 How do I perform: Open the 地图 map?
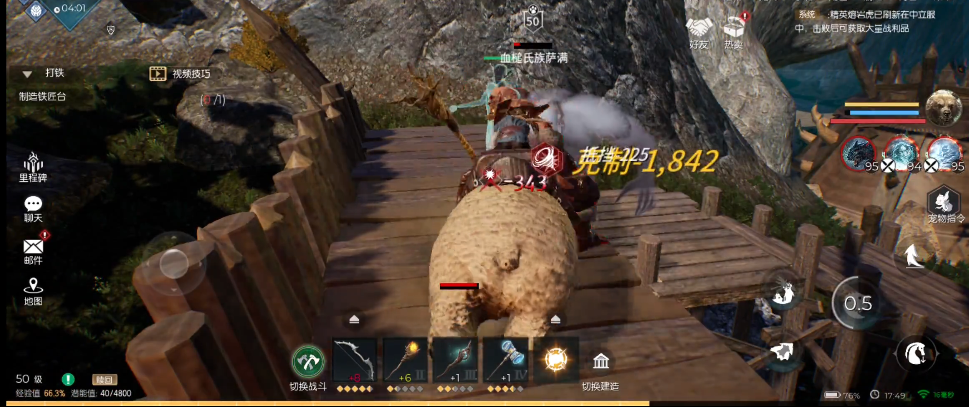34,288
